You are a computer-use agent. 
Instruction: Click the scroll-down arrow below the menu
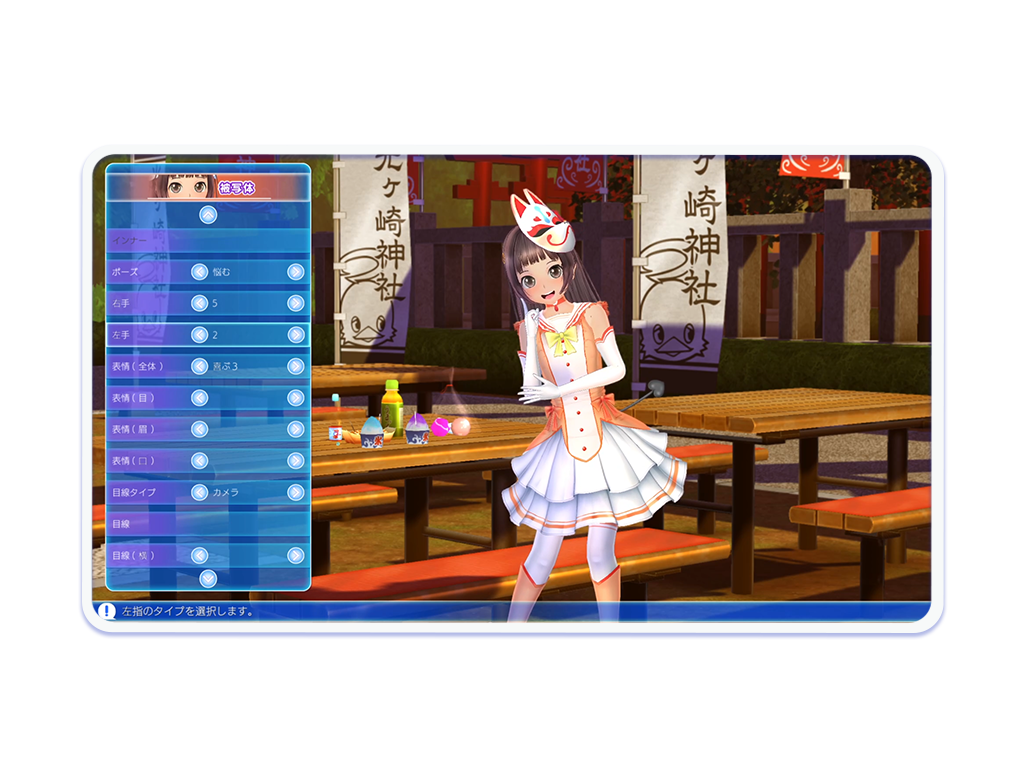tap(207, 577)
